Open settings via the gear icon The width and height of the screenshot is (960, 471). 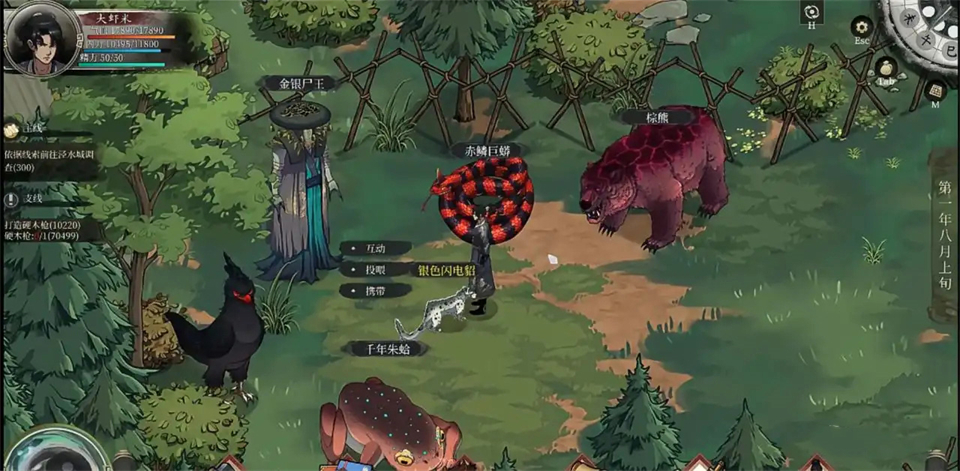(861, 27)
